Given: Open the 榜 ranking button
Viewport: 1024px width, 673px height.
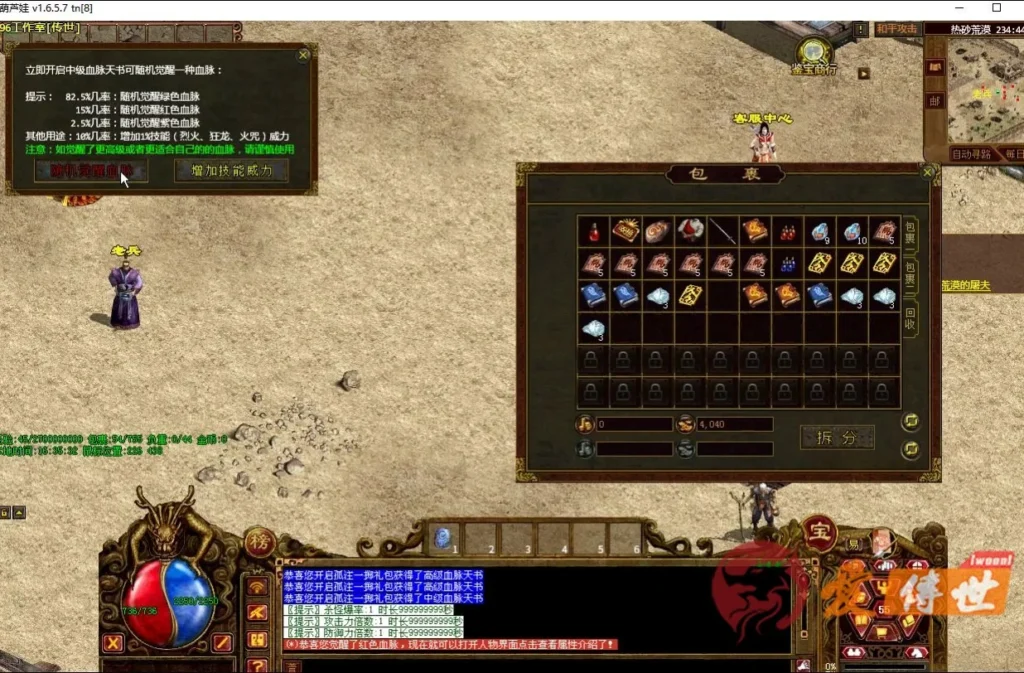Looking at the screenshot, I should 258,542.
